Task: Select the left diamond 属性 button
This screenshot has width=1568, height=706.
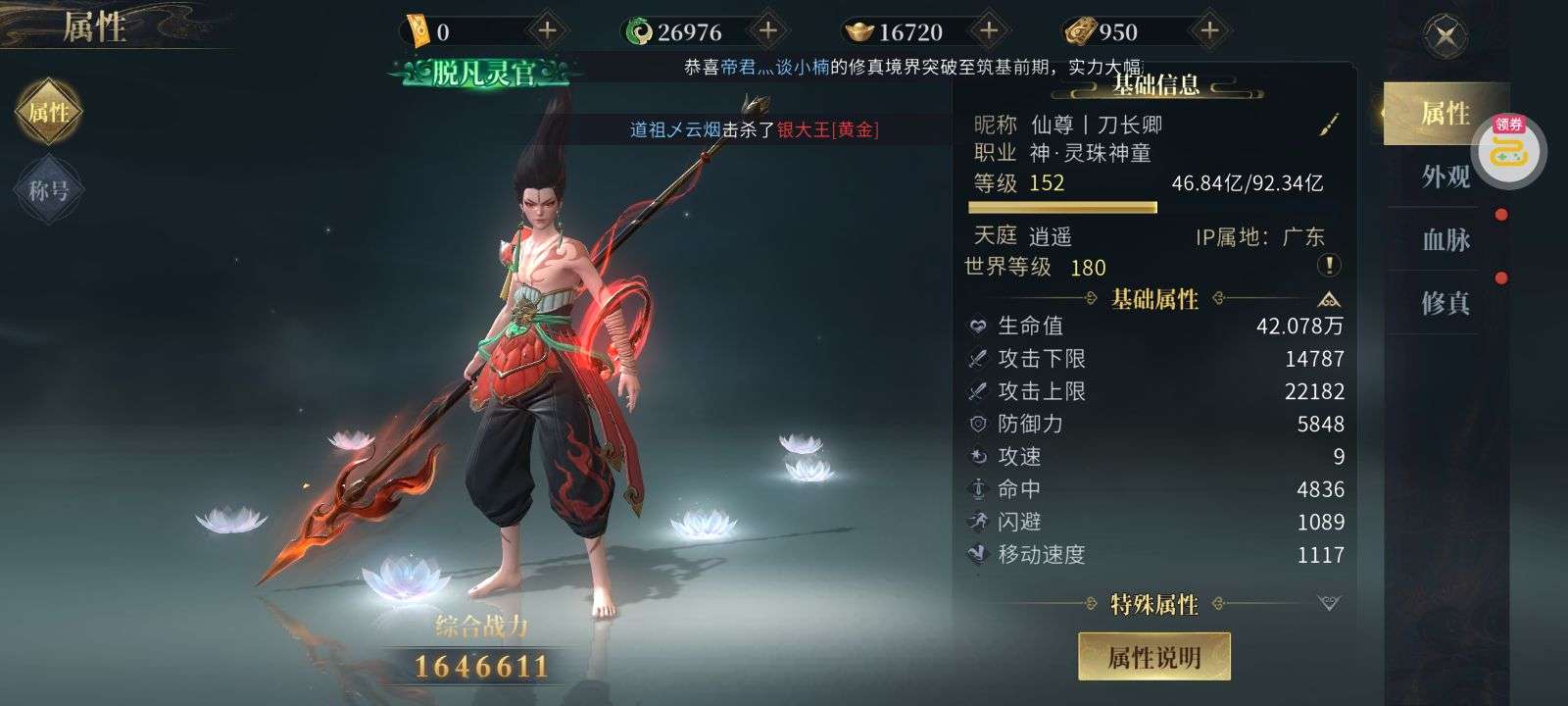Action: click(x=49, y=113)
